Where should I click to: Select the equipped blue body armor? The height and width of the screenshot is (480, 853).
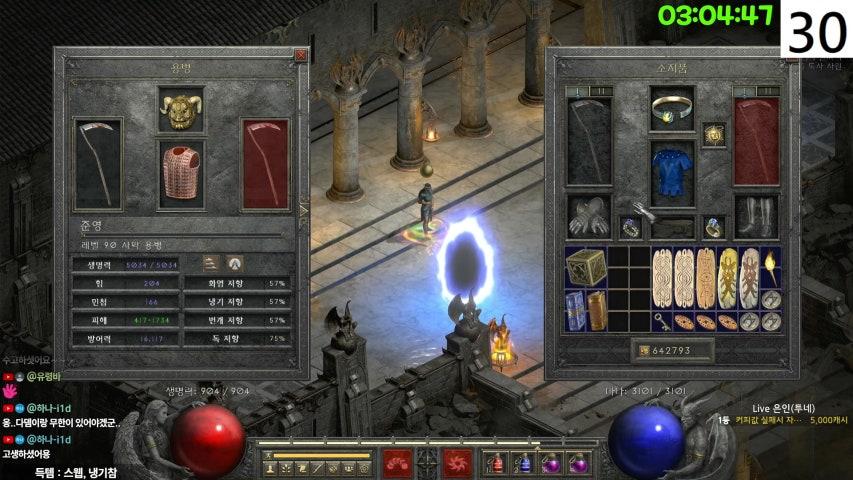tap(672, 163)
